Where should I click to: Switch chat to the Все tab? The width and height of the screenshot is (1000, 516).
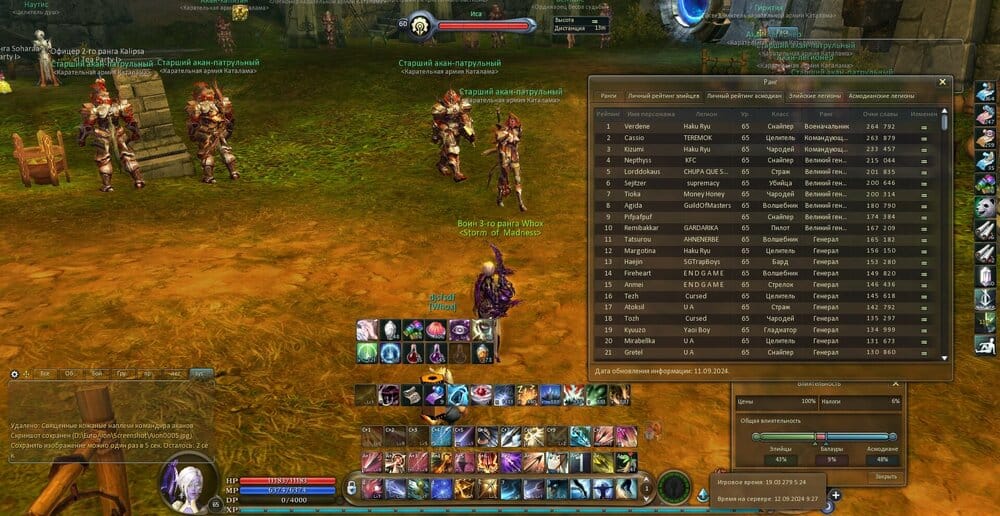point(44,374)
